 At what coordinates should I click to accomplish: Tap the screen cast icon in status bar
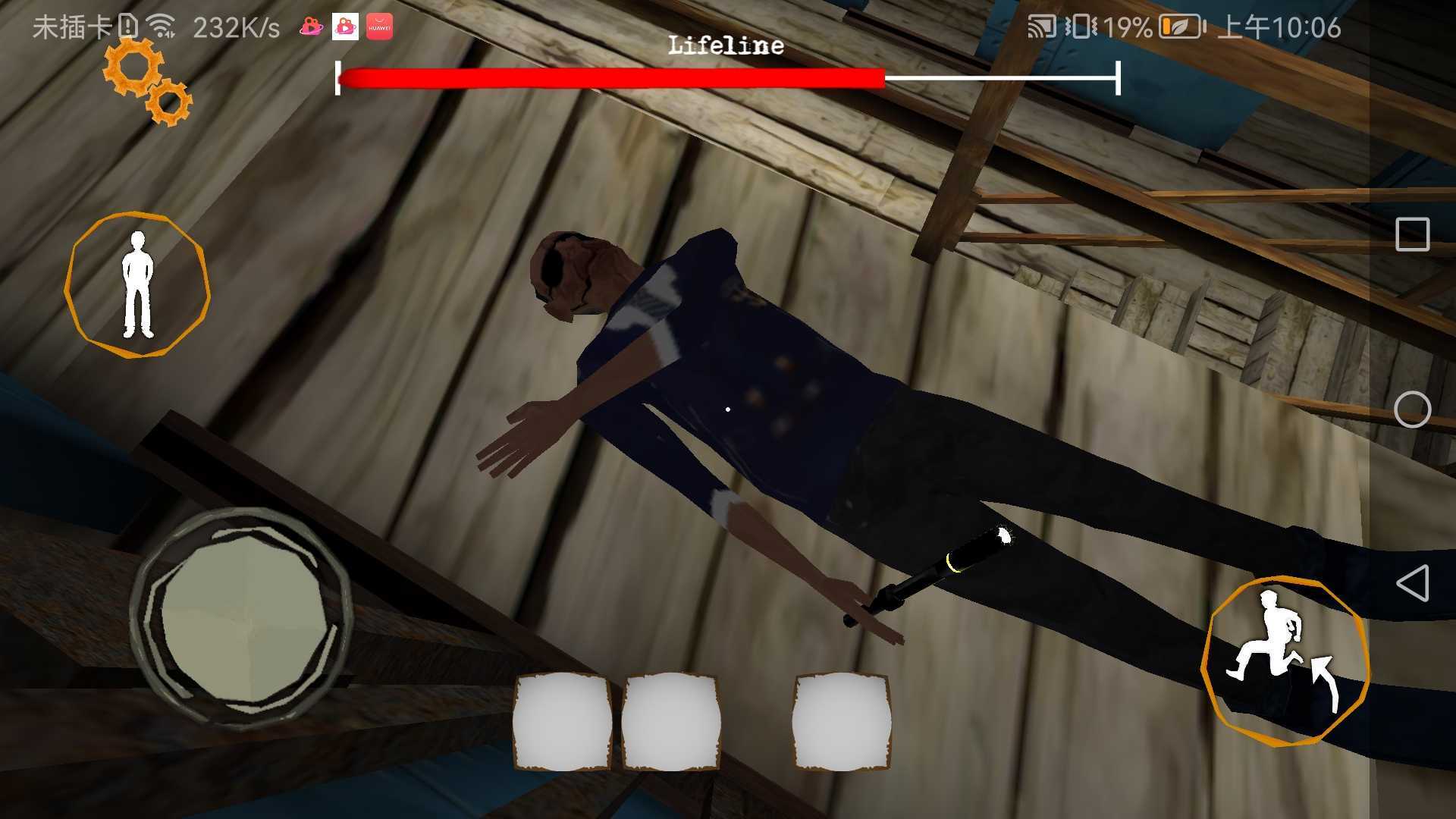click(1043, 27)
